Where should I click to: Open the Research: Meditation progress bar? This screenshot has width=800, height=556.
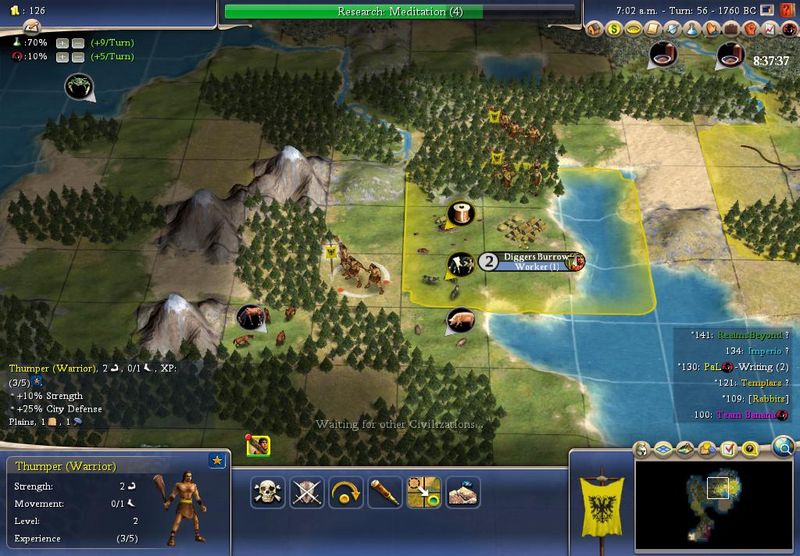coord(400,12)
